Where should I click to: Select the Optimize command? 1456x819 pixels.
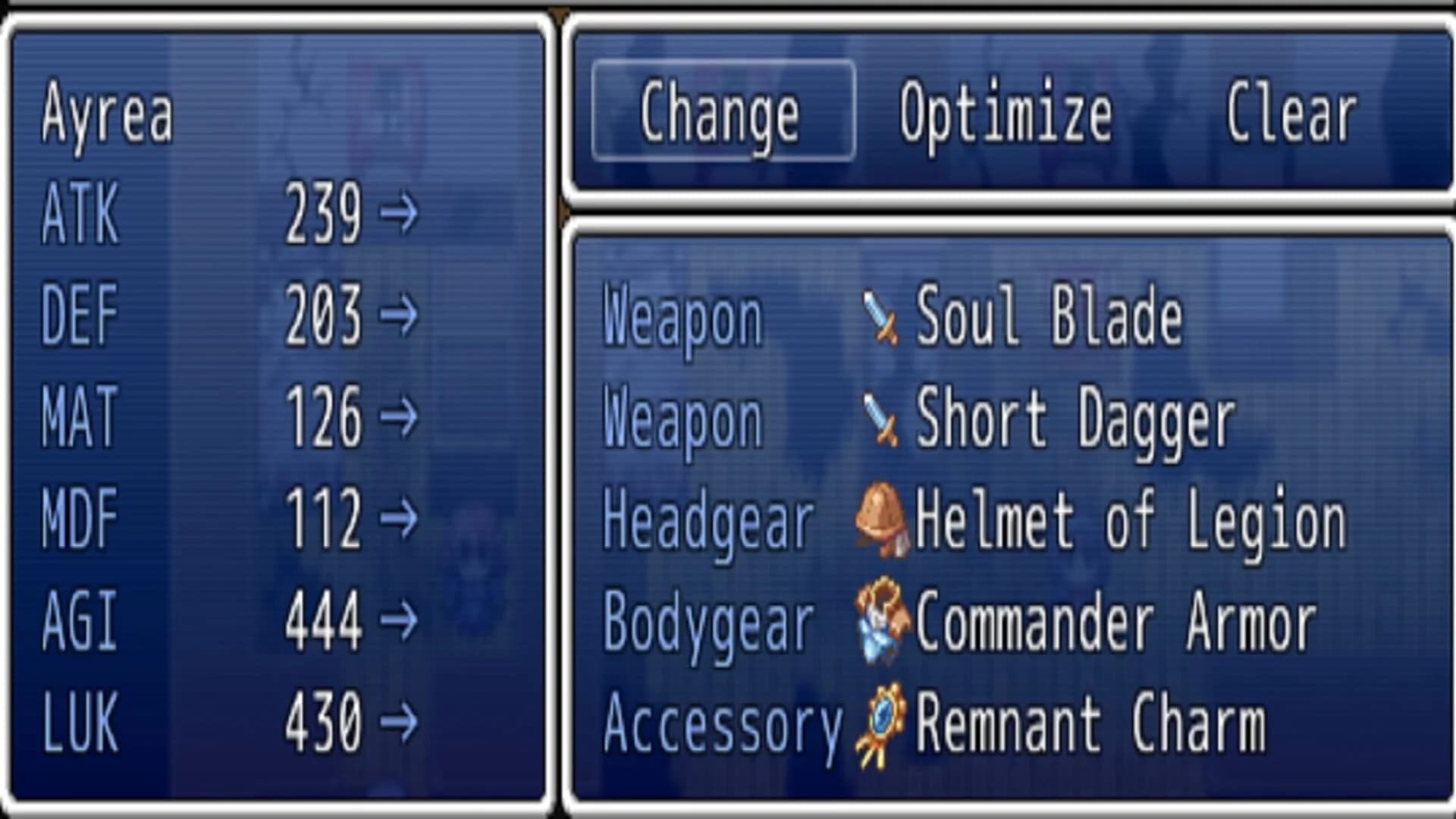pos(1003,112)
